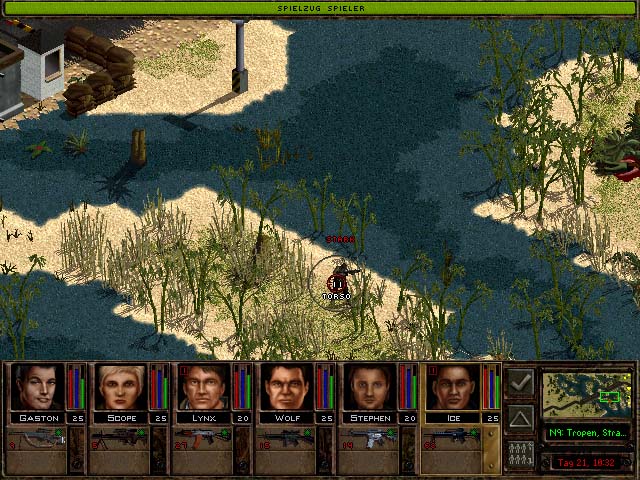Click Ice's highlighted portrait
The width and height of the screenshot is (640, 480).
pos(453,387)
